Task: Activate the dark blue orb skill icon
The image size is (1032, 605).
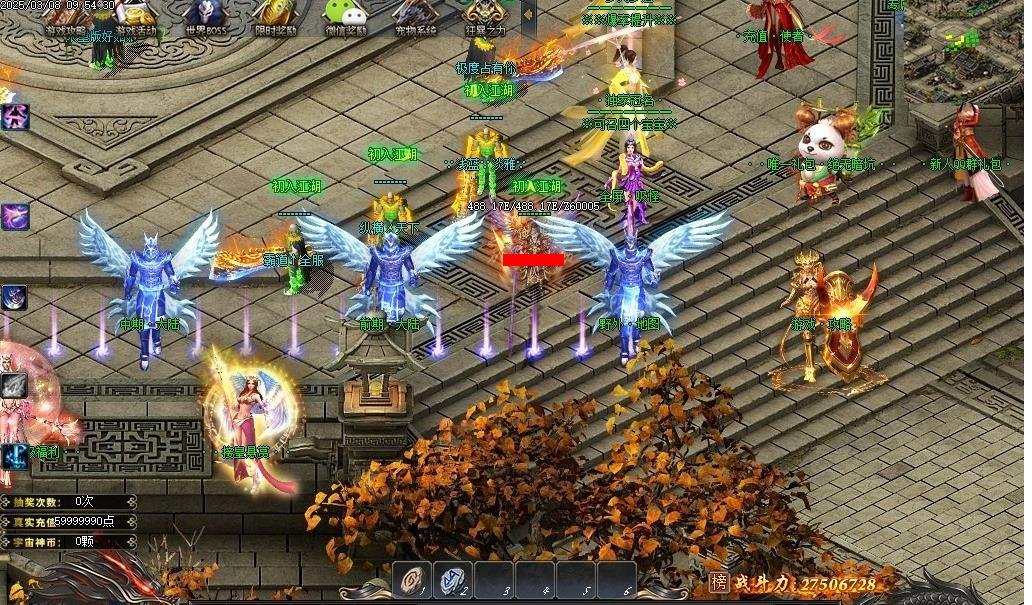Action: pyautogui.click(x=14, y=297)
